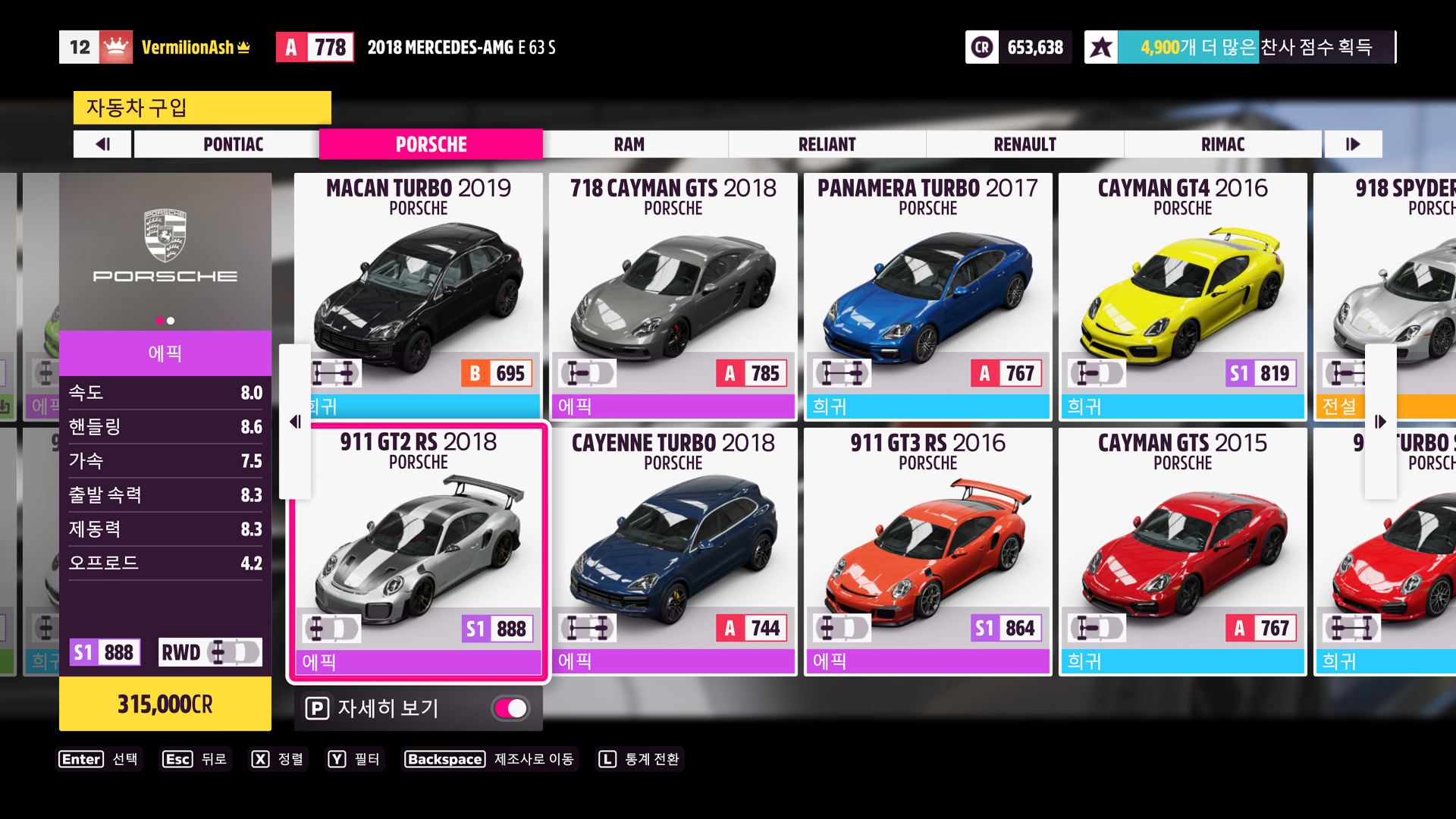Click the next manufacturer arrow button

[1353, 144]
